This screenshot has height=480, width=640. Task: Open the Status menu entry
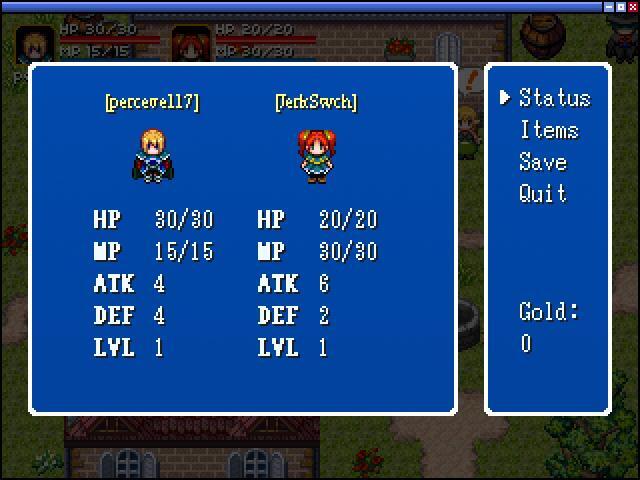tap(554, 98)
